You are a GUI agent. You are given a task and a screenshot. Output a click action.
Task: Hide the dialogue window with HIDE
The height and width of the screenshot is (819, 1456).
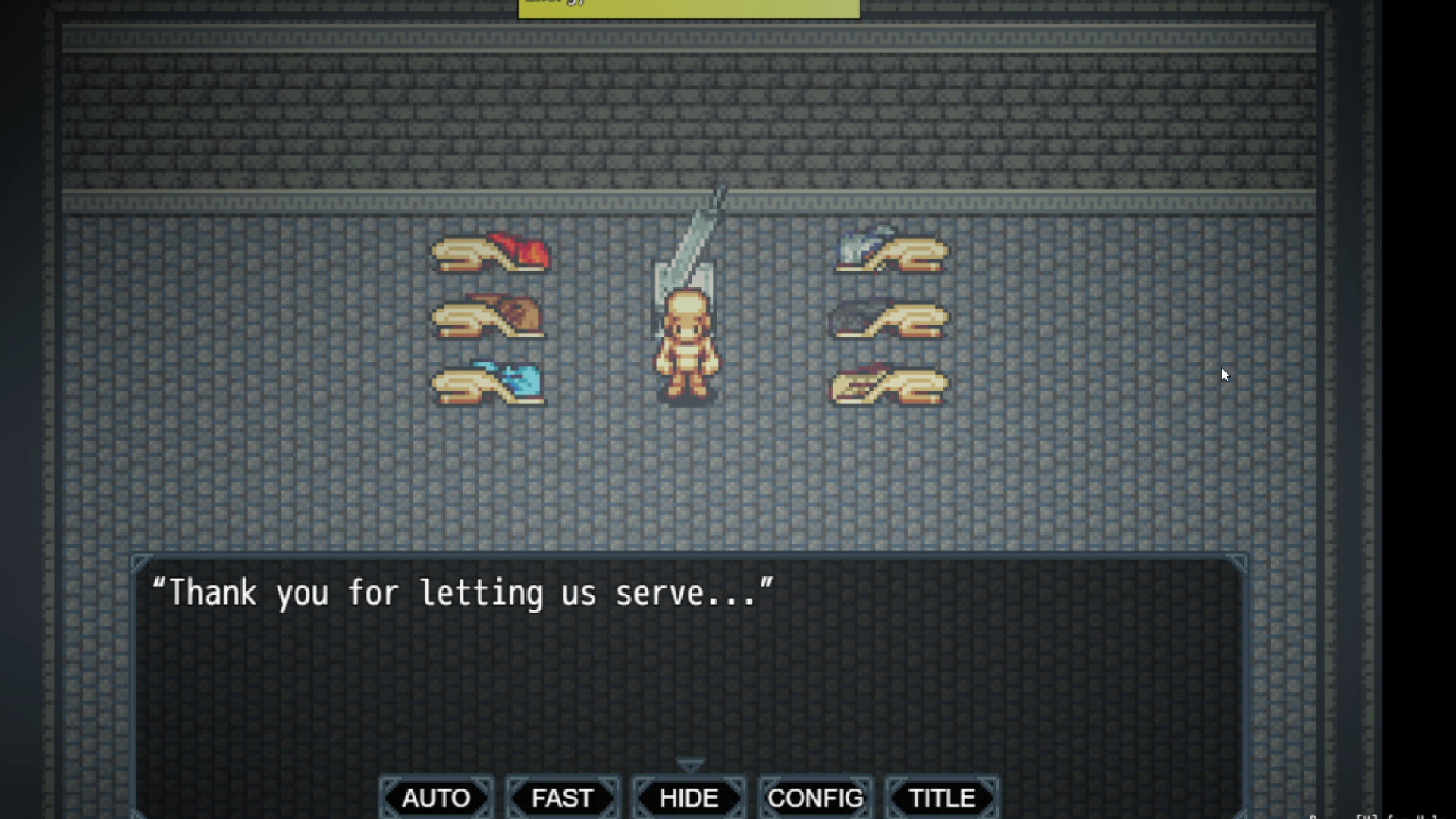pyautogui.click(x=688, y=798)
